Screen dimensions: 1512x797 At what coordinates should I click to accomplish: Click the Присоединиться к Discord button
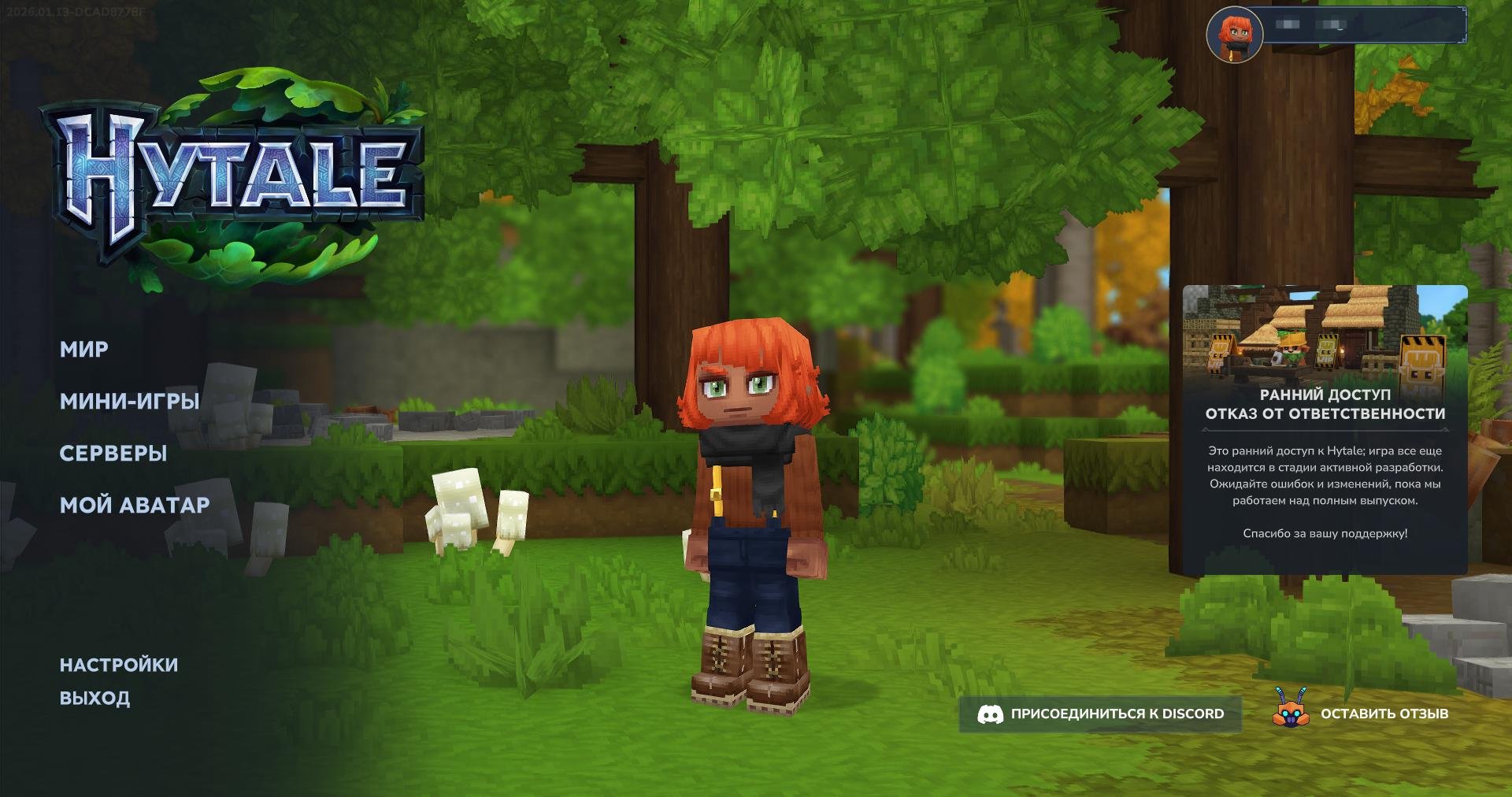pyautogui.click(x=1100, y=714)
